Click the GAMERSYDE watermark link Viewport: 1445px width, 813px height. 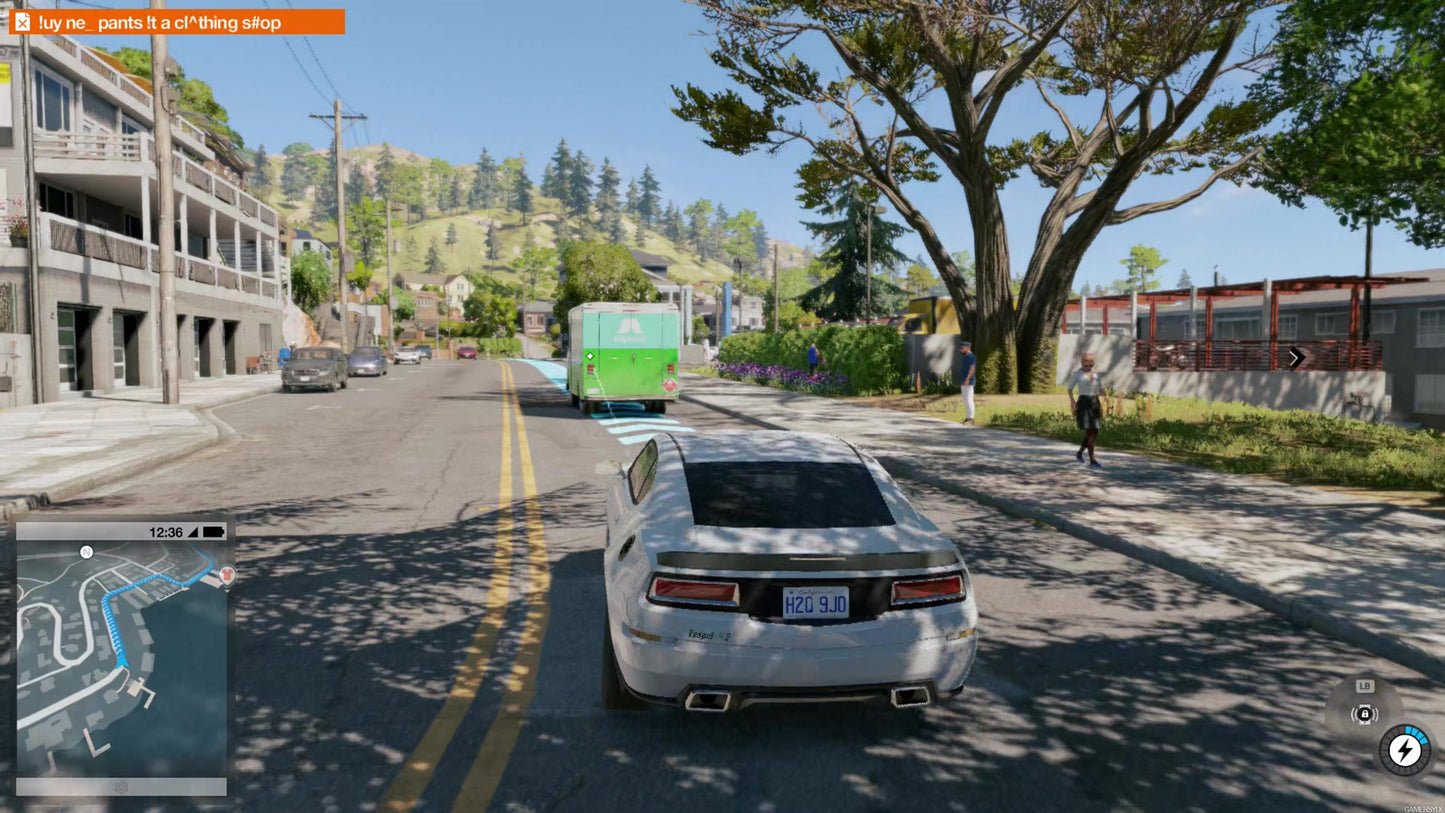[x=1422, y=808]
